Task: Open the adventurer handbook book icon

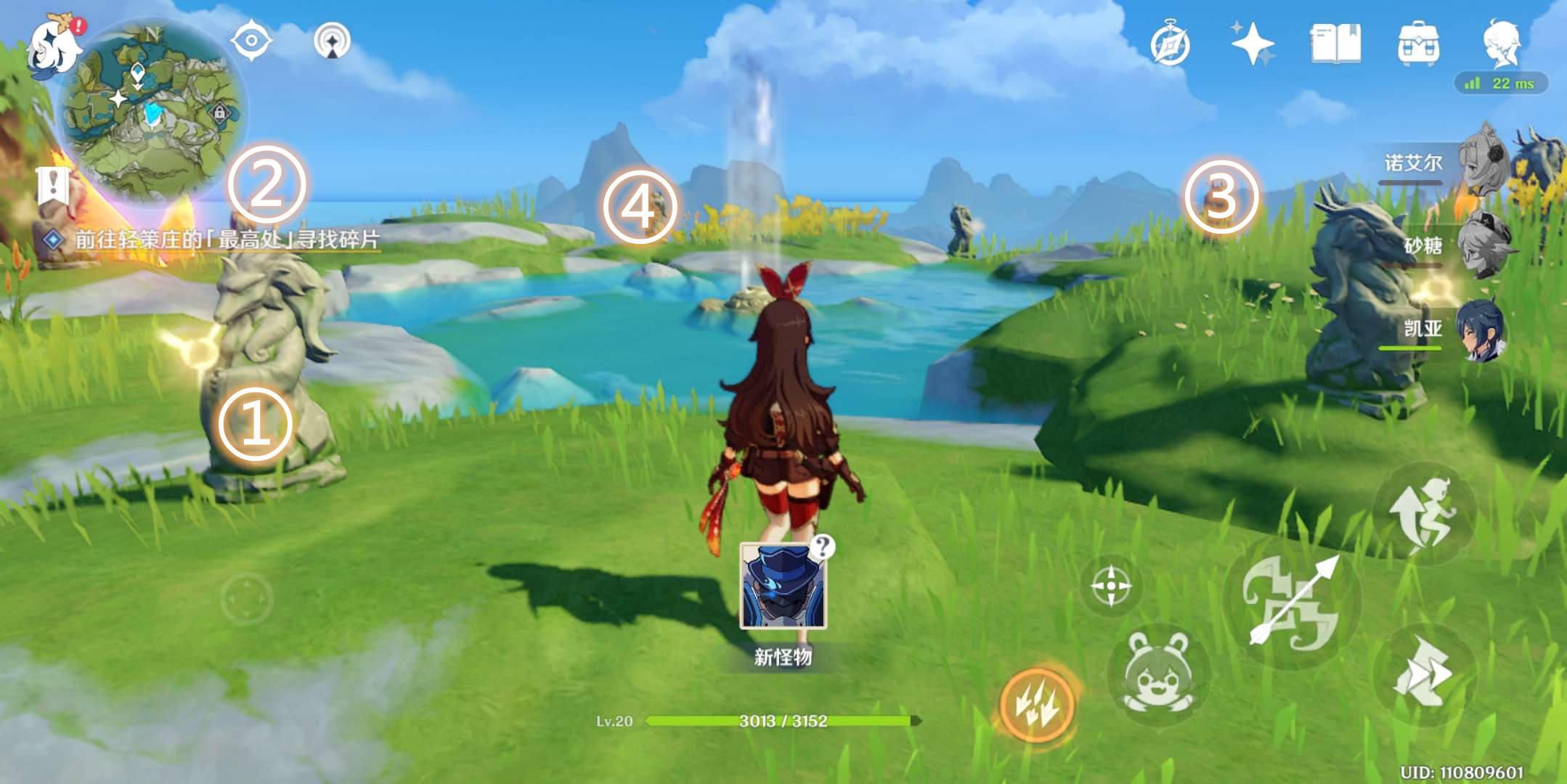Action: pos(1335,44)
